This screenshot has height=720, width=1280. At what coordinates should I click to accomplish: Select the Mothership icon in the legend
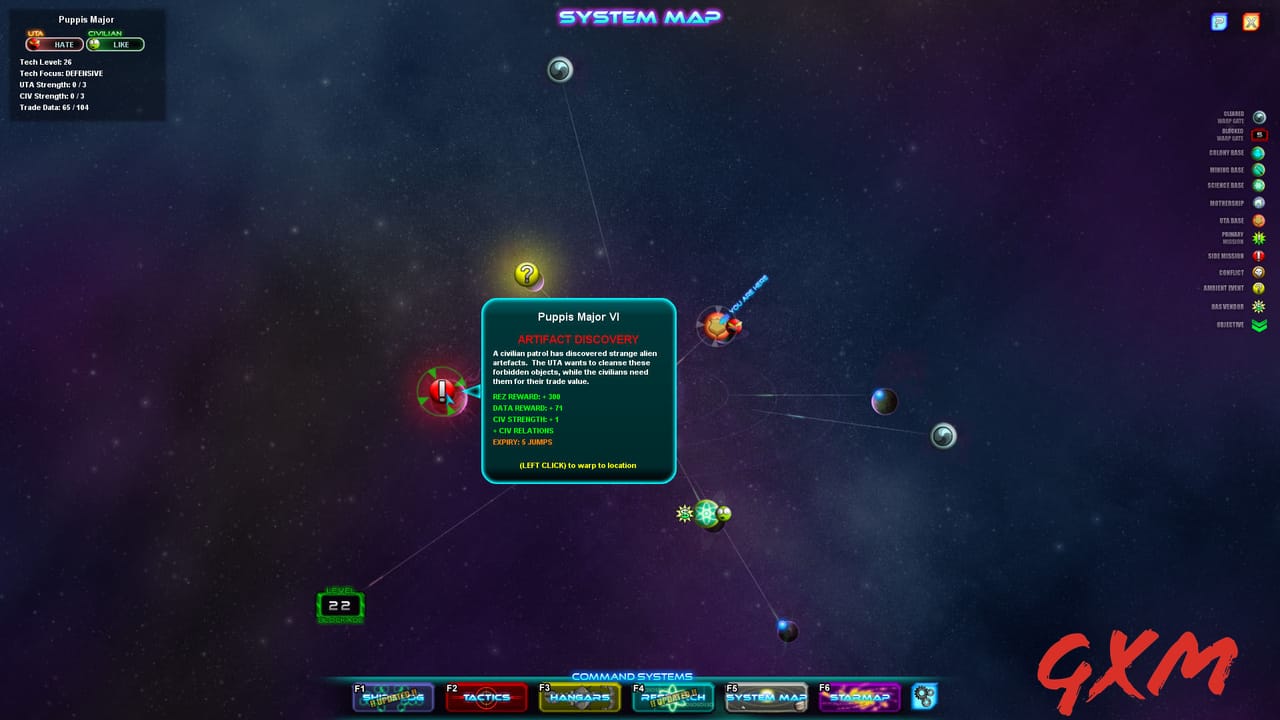[x=1260, y=203]
